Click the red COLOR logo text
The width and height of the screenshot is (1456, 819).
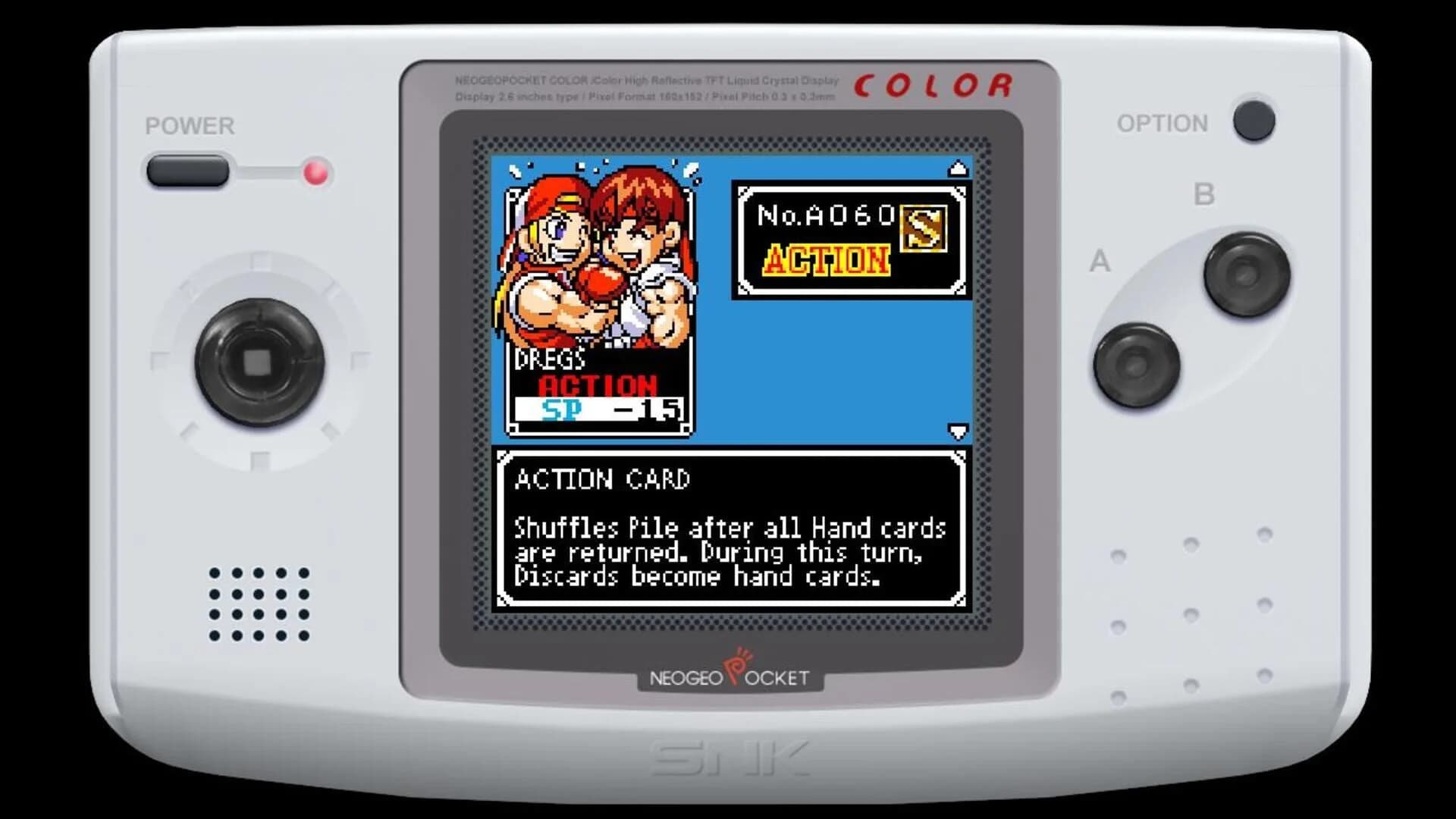click(931, 83)
